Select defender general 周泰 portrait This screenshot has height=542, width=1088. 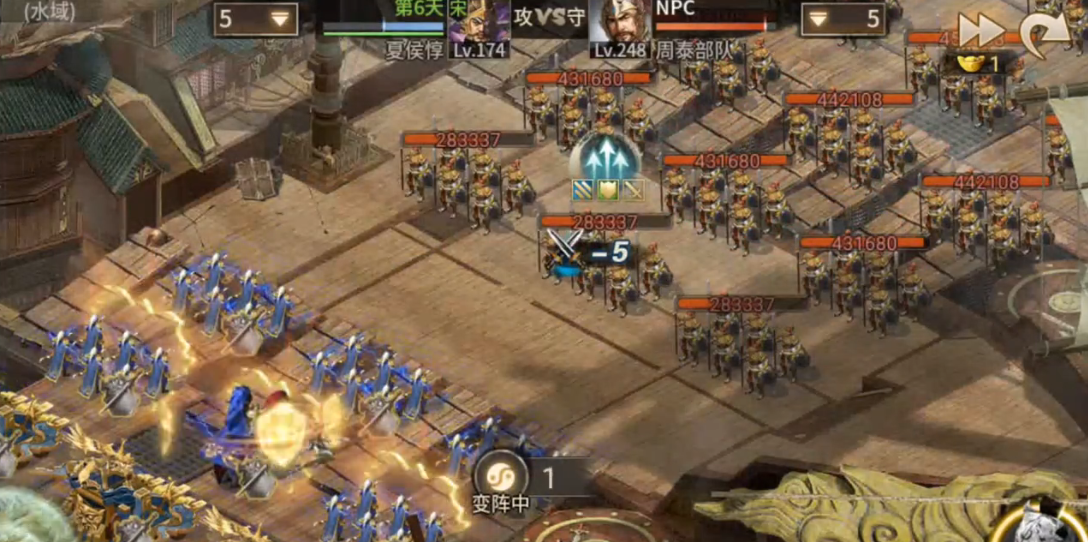(619, 22)
